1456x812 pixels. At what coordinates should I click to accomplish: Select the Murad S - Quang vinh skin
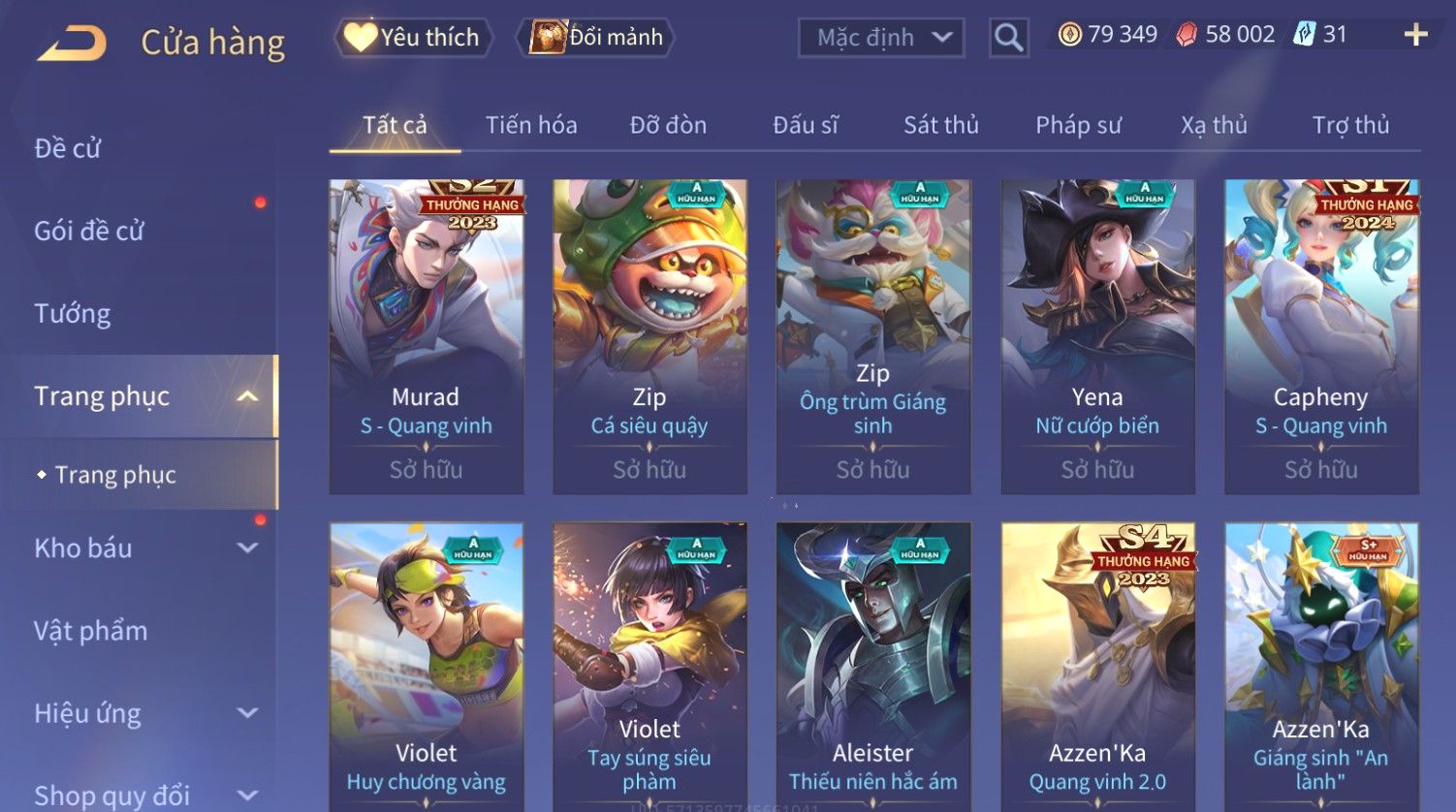[x=427, y=336]
